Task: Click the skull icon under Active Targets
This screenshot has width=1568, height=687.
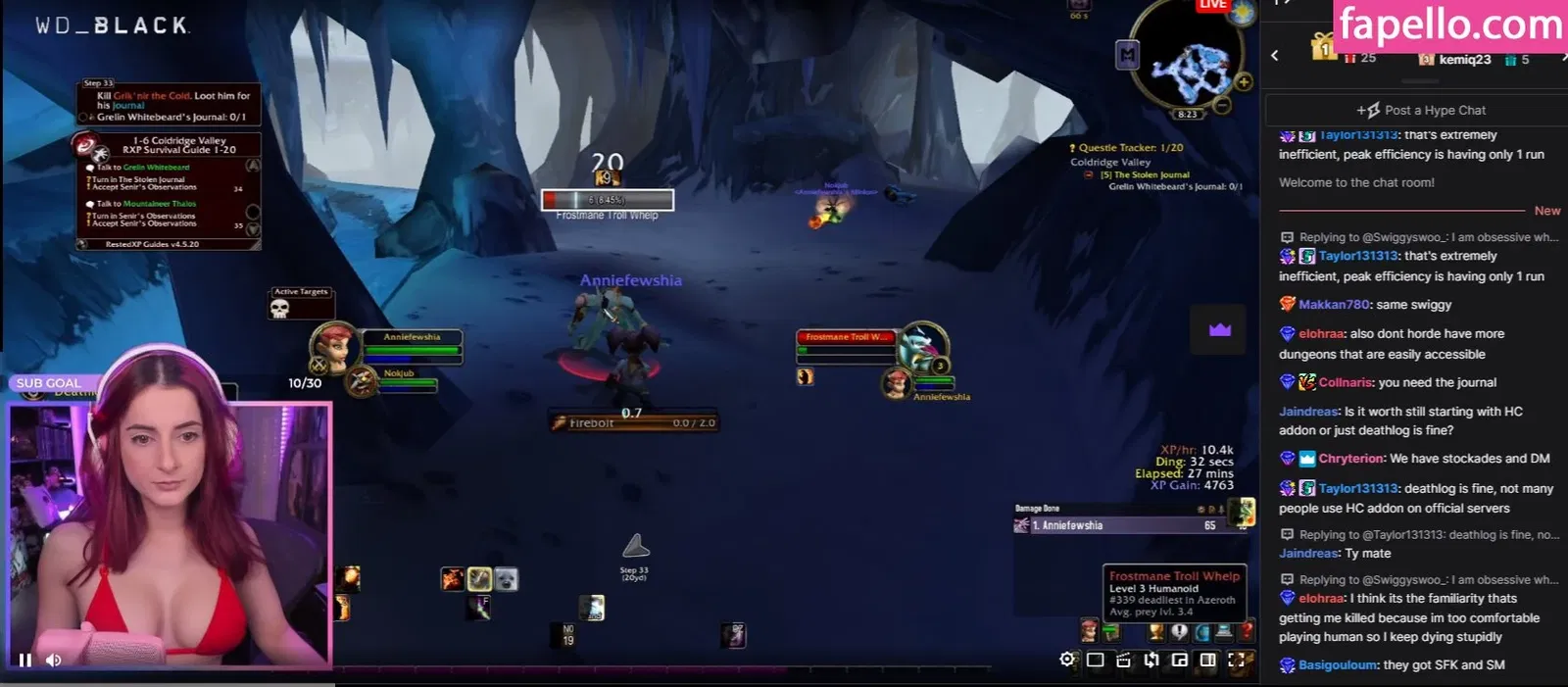Action: click(x=279, y=310)
